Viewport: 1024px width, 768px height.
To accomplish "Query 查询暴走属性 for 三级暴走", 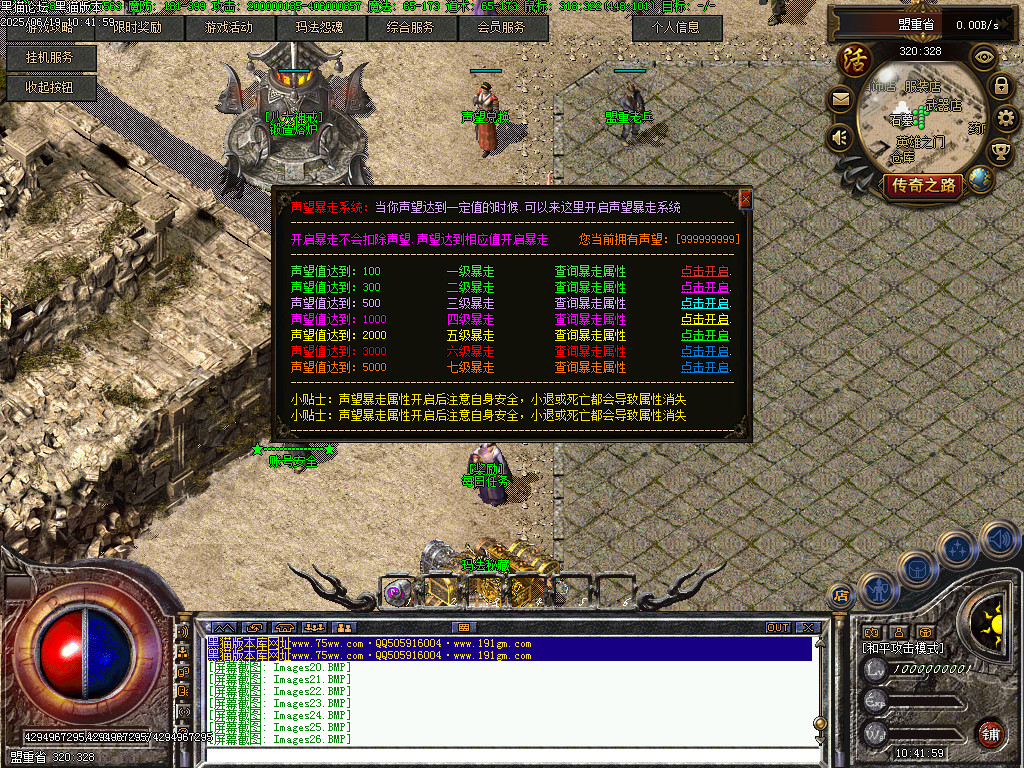I will 590,303.
